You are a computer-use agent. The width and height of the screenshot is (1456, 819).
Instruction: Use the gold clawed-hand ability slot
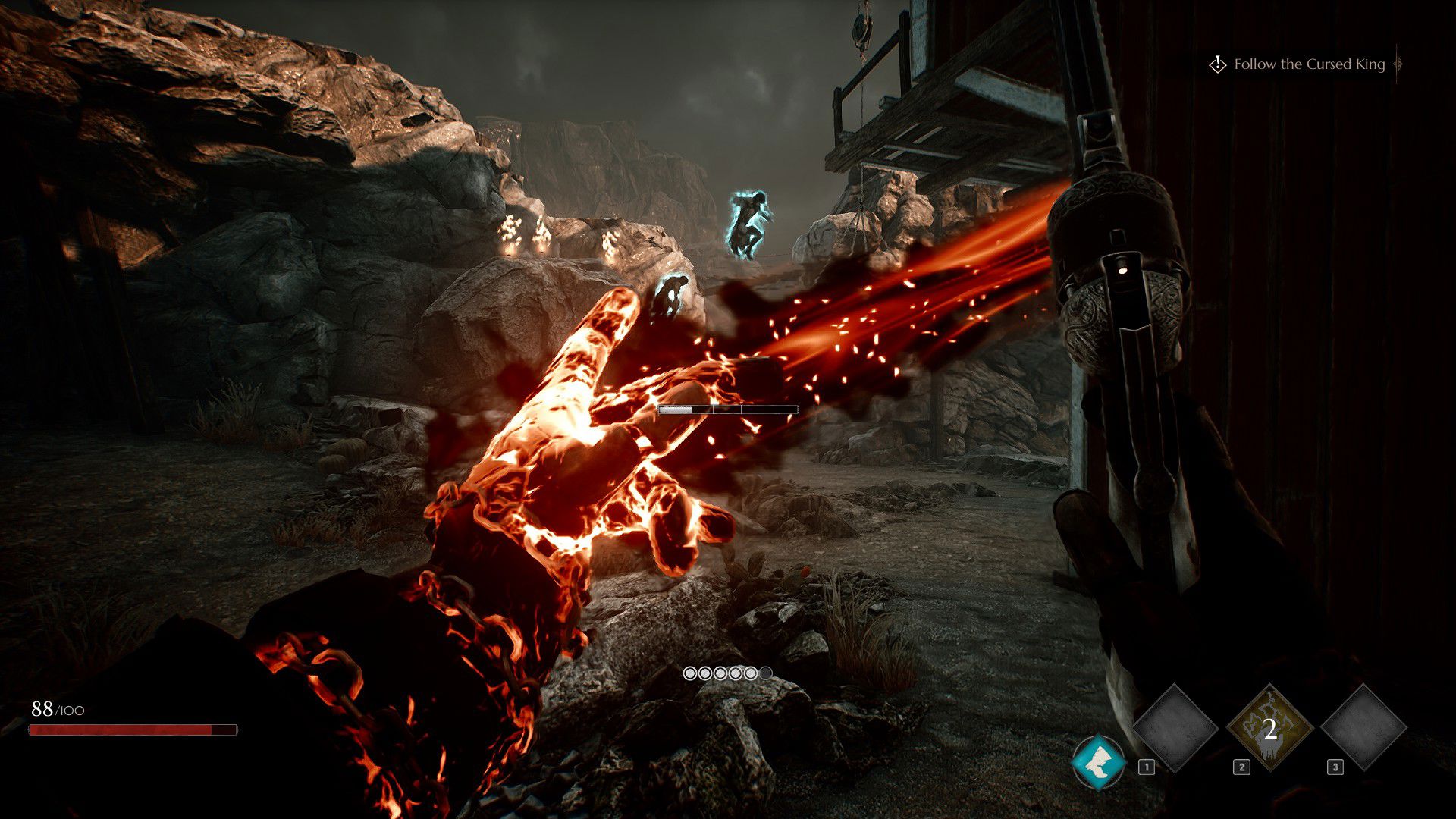(1269, 728)
